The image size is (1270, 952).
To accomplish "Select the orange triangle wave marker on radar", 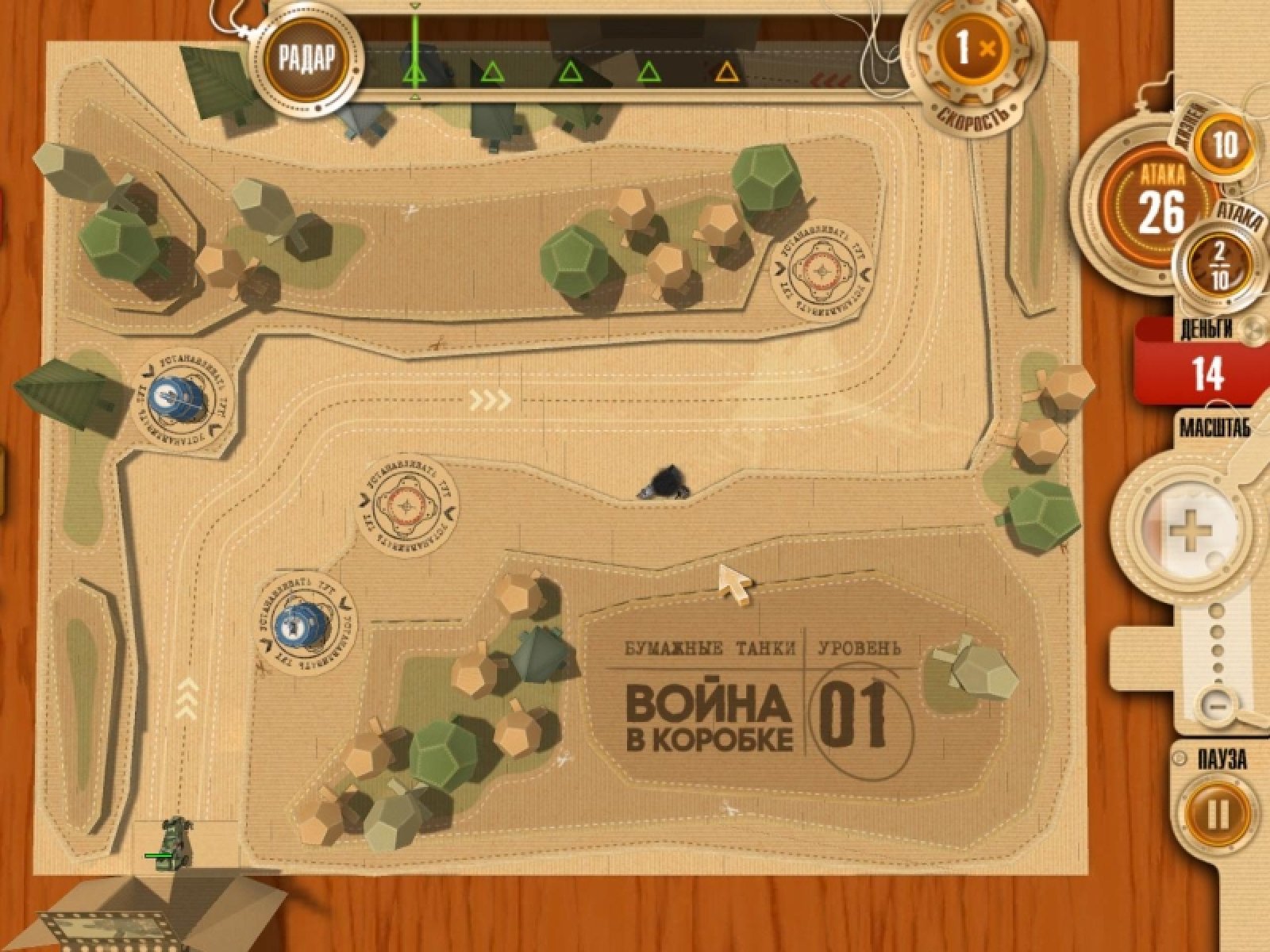I will point(726,73).
